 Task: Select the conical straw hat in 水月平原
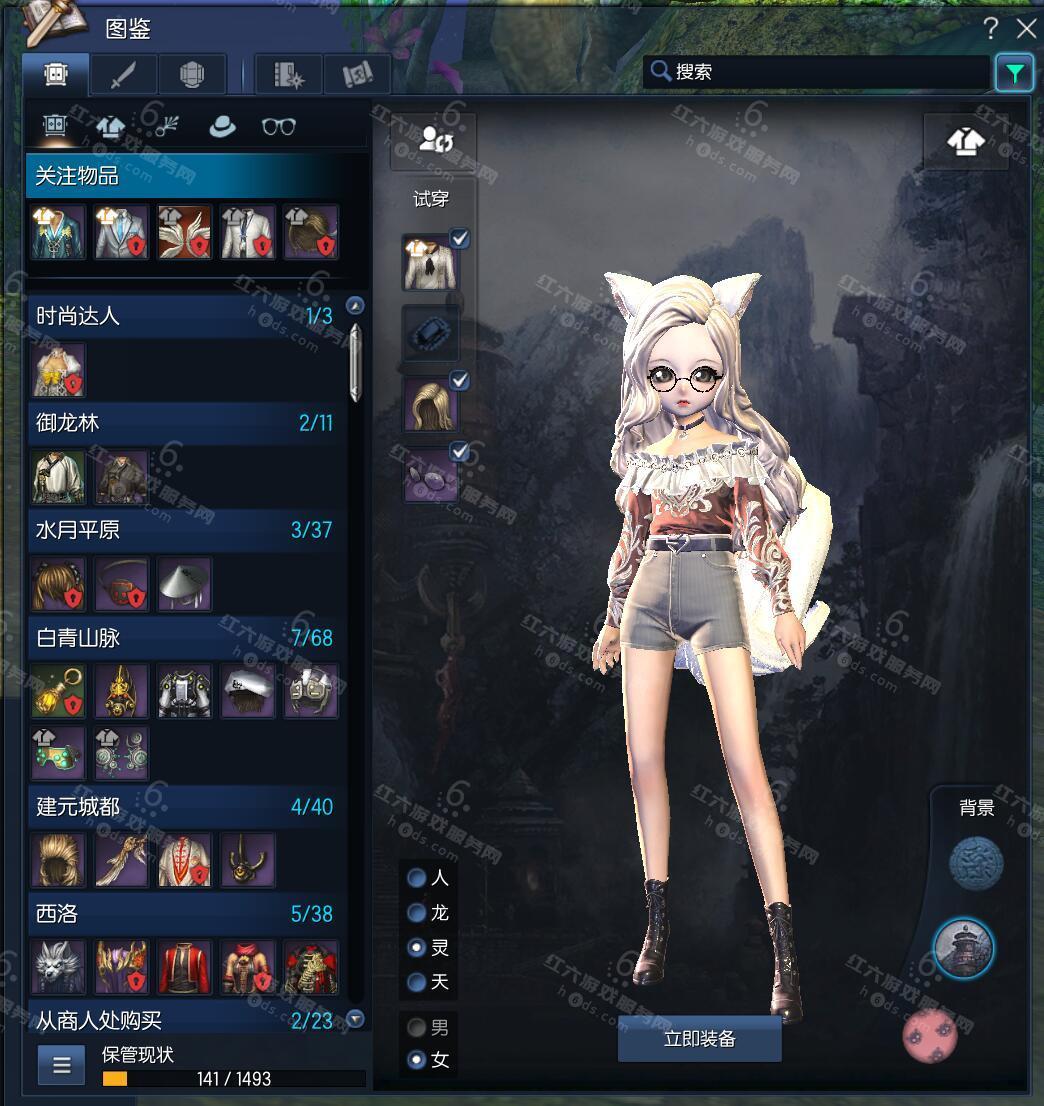point(184,584)
